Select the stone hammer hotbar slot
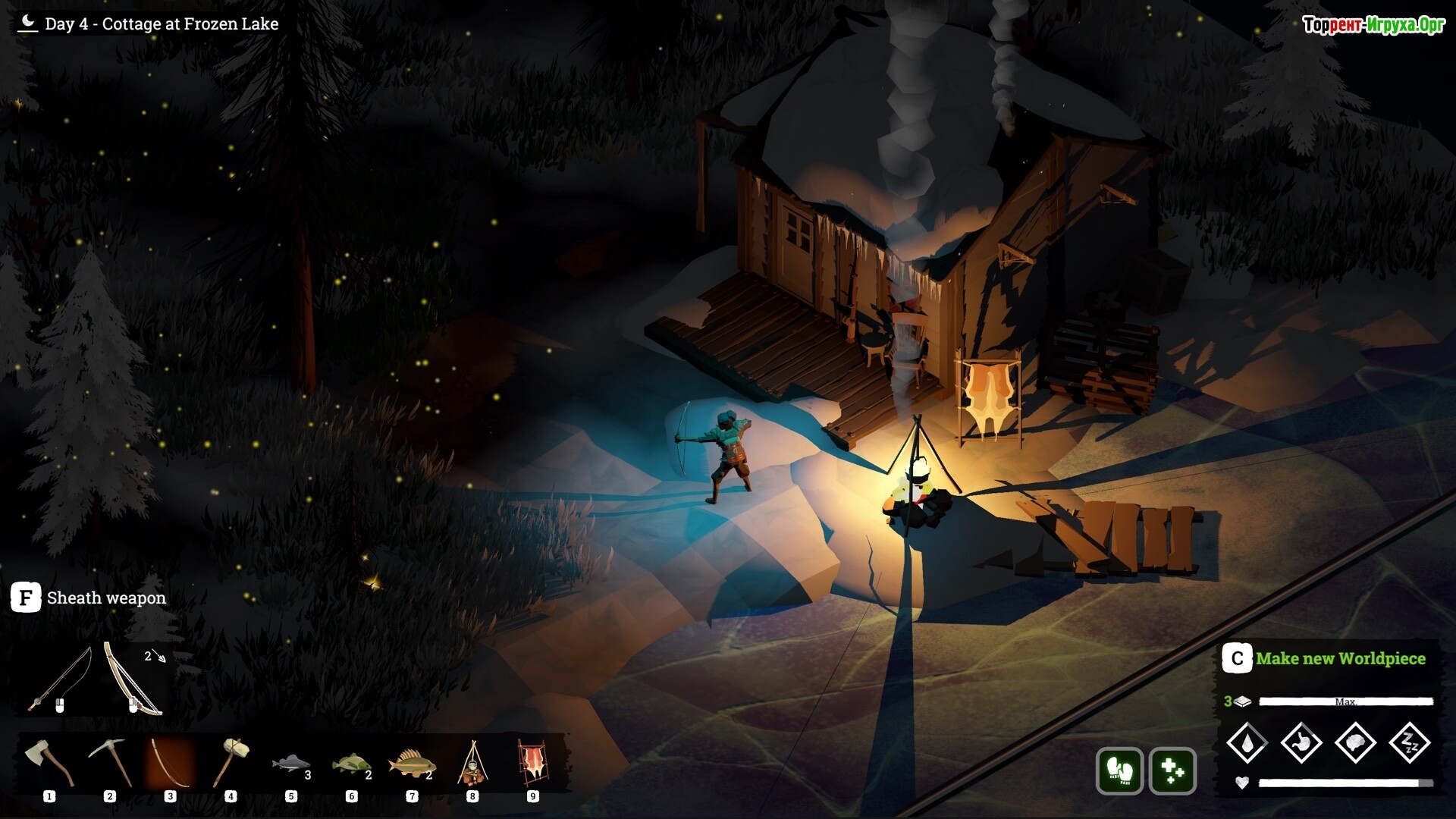Screen dimensions: 1456x819 pos(231,762)
